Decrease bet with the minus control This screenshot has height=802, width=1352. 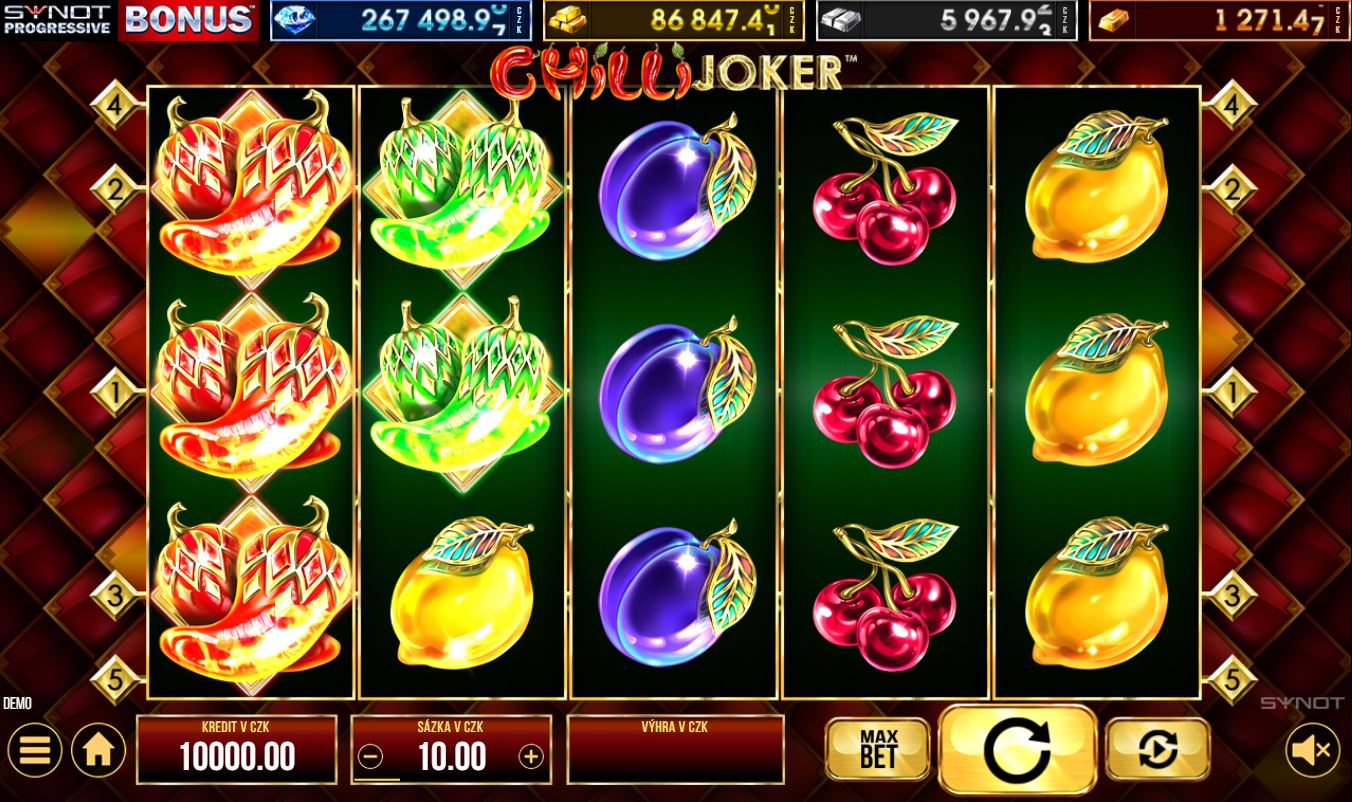(x=372, y=757)
